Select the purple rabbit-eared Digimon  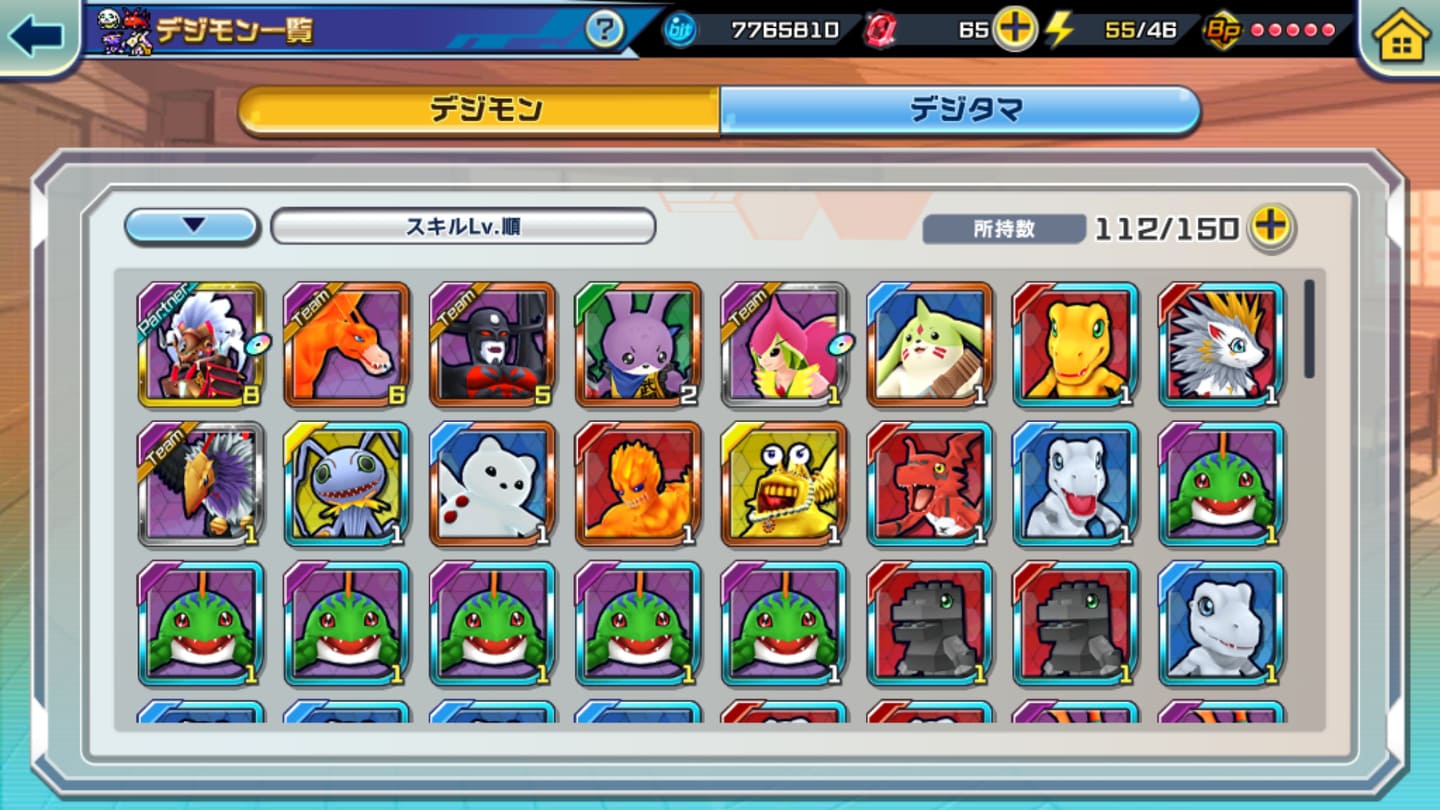click(638, 344)
